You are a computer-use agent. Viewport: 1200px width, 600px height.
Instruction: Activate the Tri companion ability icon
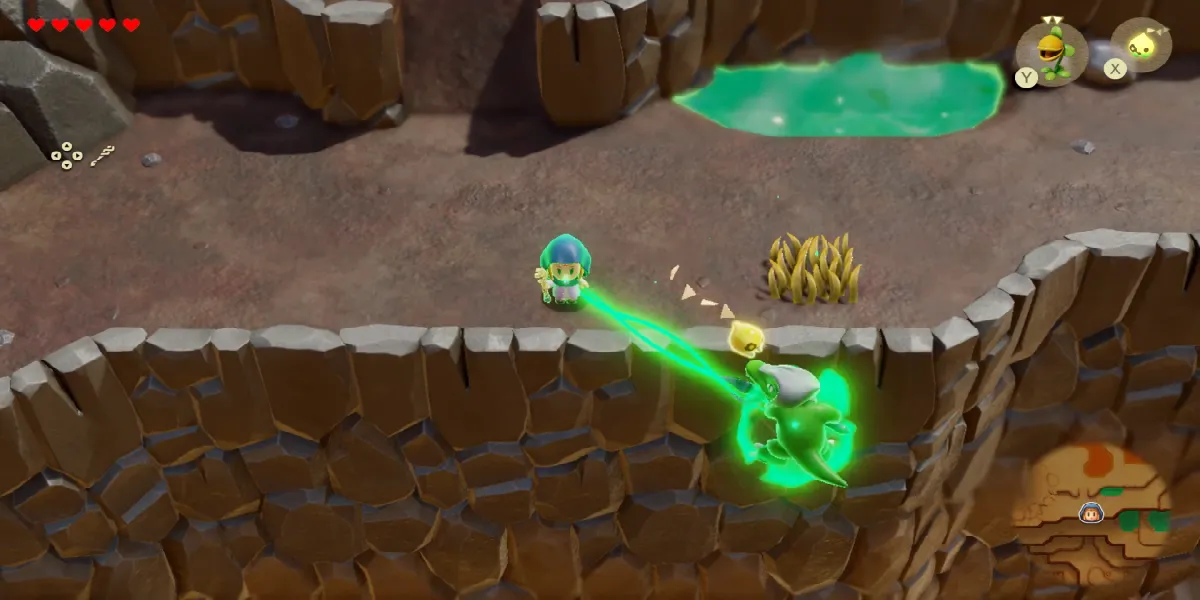pyautogui.click(x=1141, y=46)
